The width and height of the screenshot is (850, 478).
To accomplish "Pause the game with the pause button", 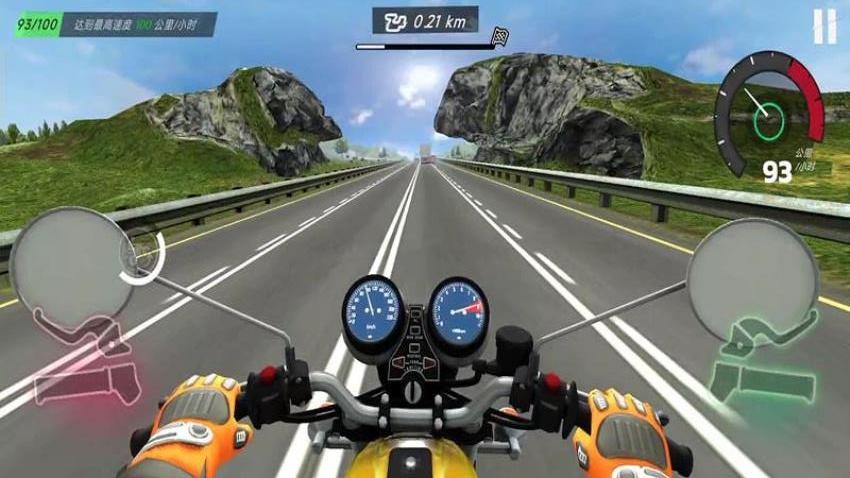I will click(x=824, y=27).
